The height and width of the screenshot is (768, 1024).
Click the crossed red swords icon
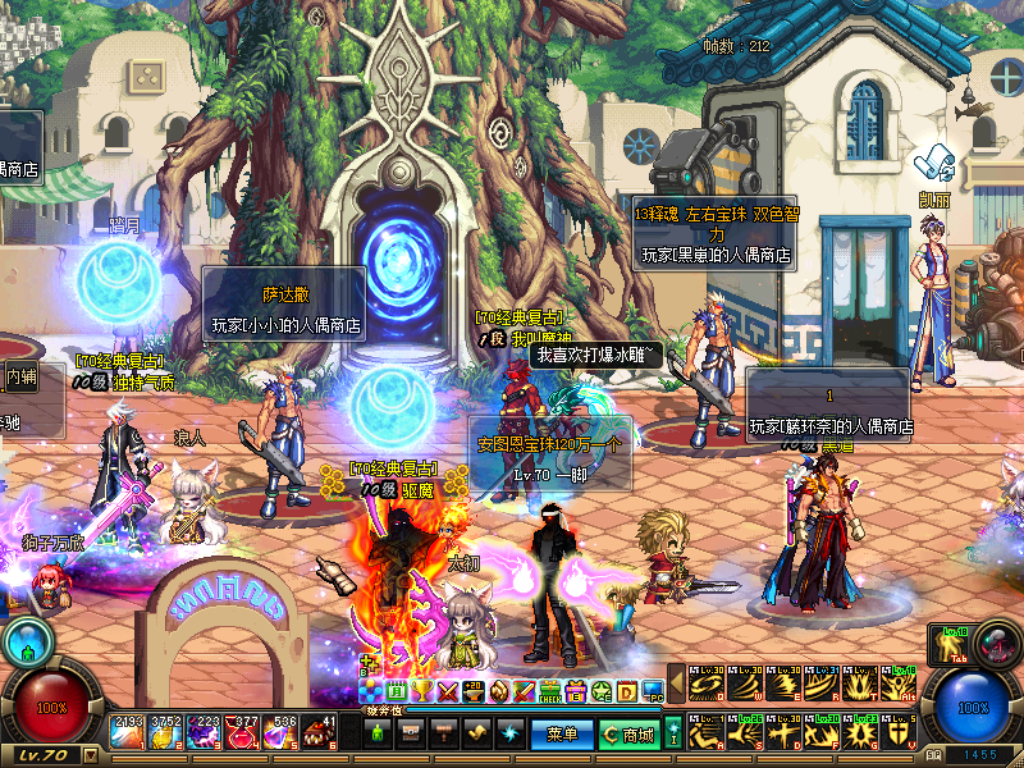(x=448, y=691)
